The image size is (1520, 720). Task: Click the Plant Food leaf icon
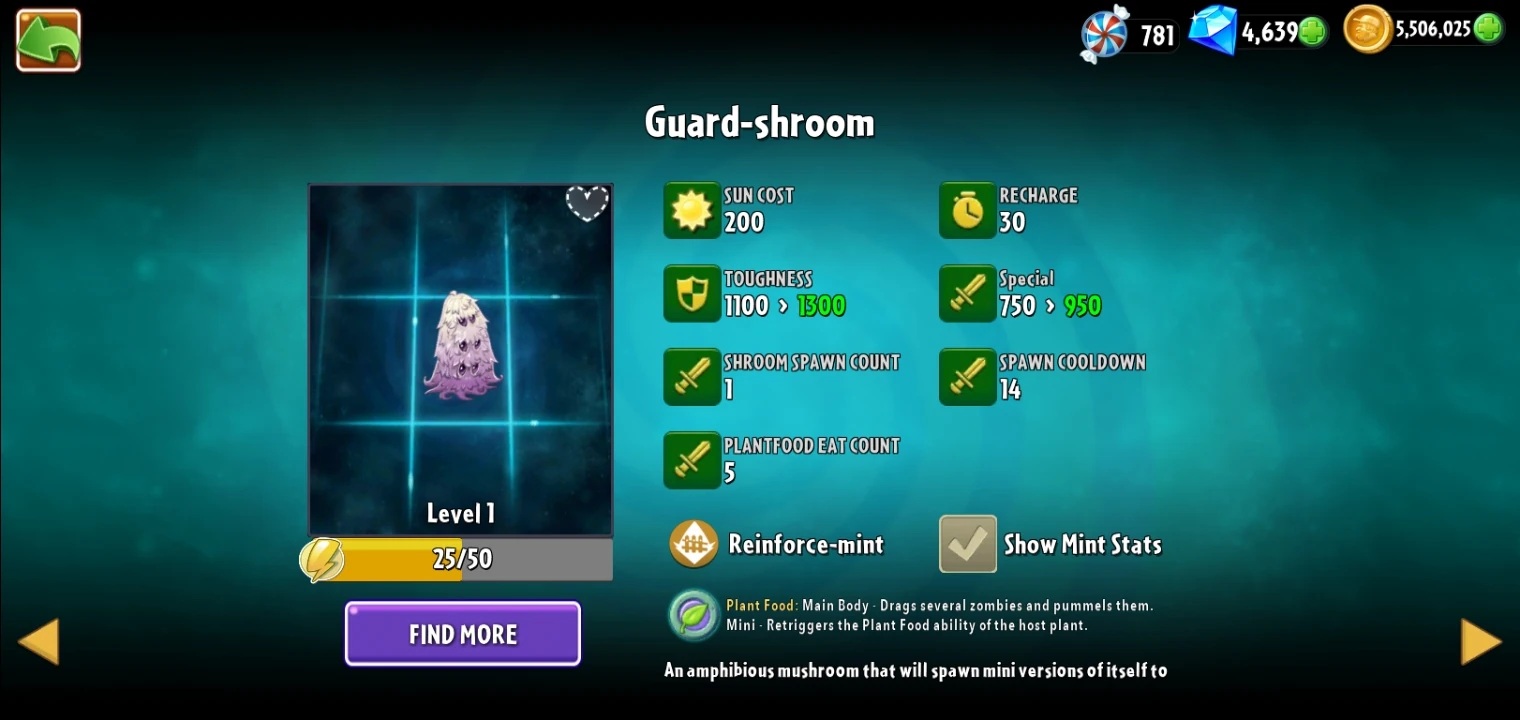[x=694, y=615]
